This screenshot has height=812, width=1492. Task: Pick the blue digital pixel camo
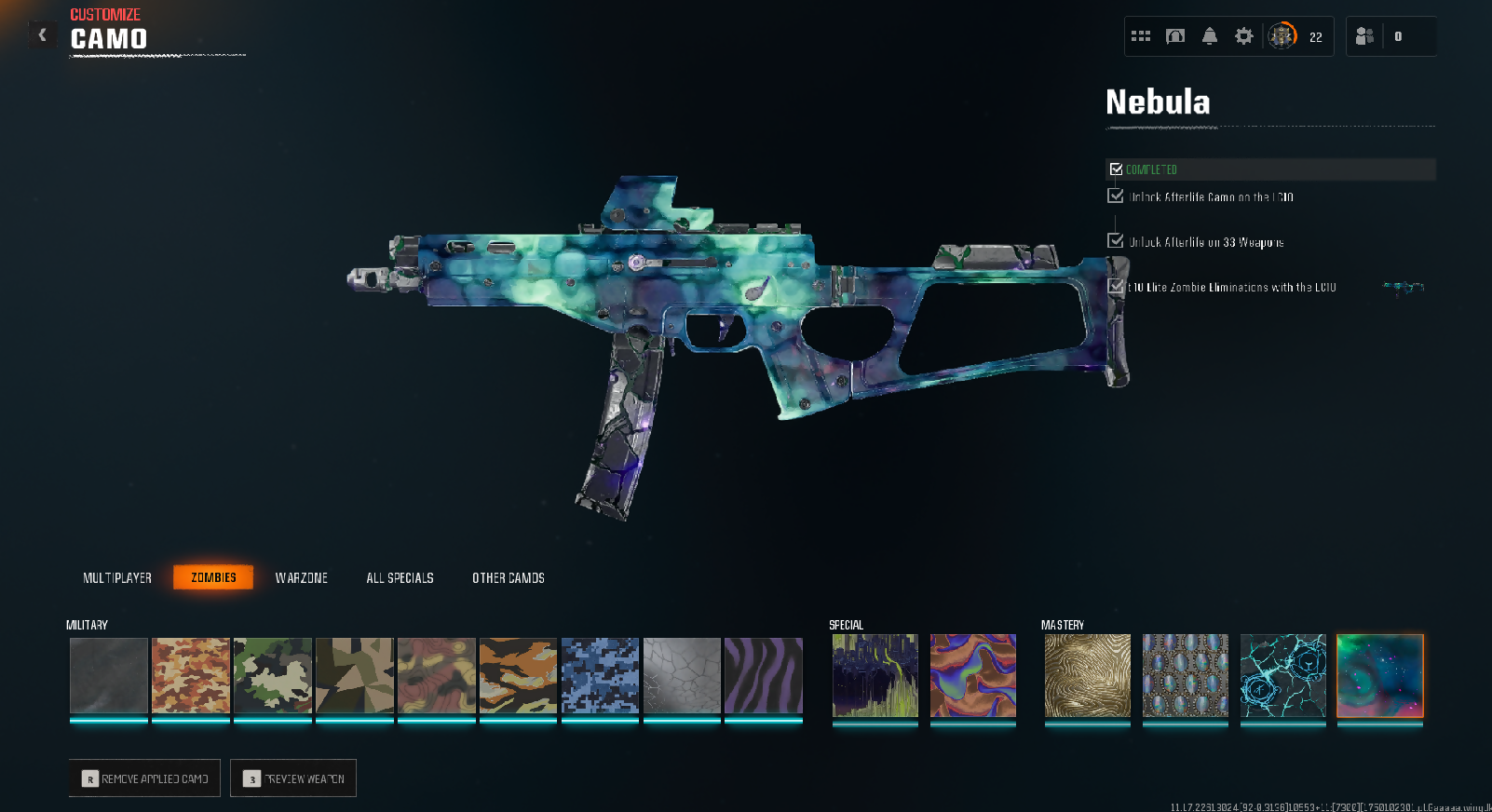(600, 676)
